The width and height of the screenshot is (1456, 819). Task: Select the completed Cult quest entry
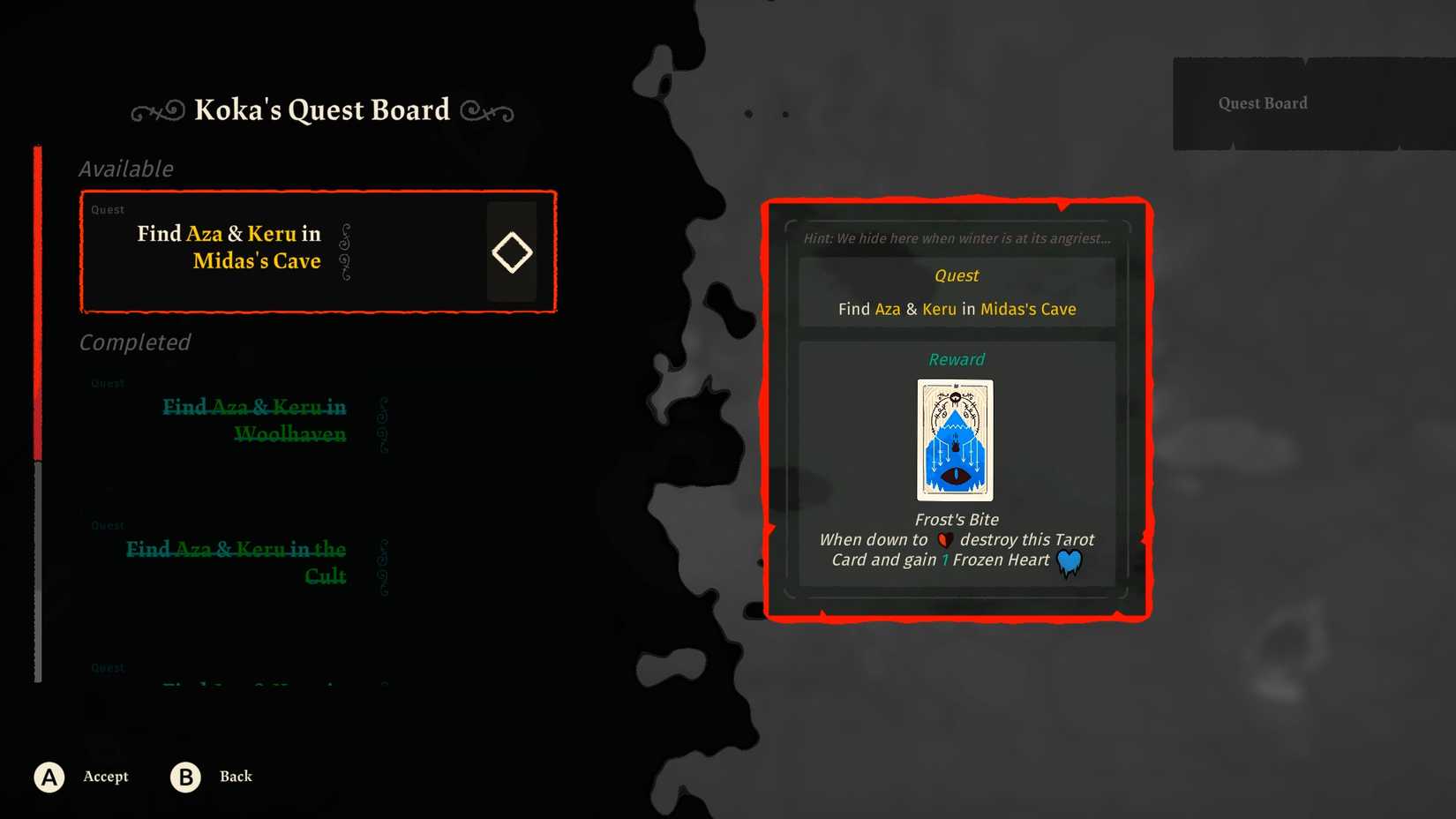tap(236, 562)
